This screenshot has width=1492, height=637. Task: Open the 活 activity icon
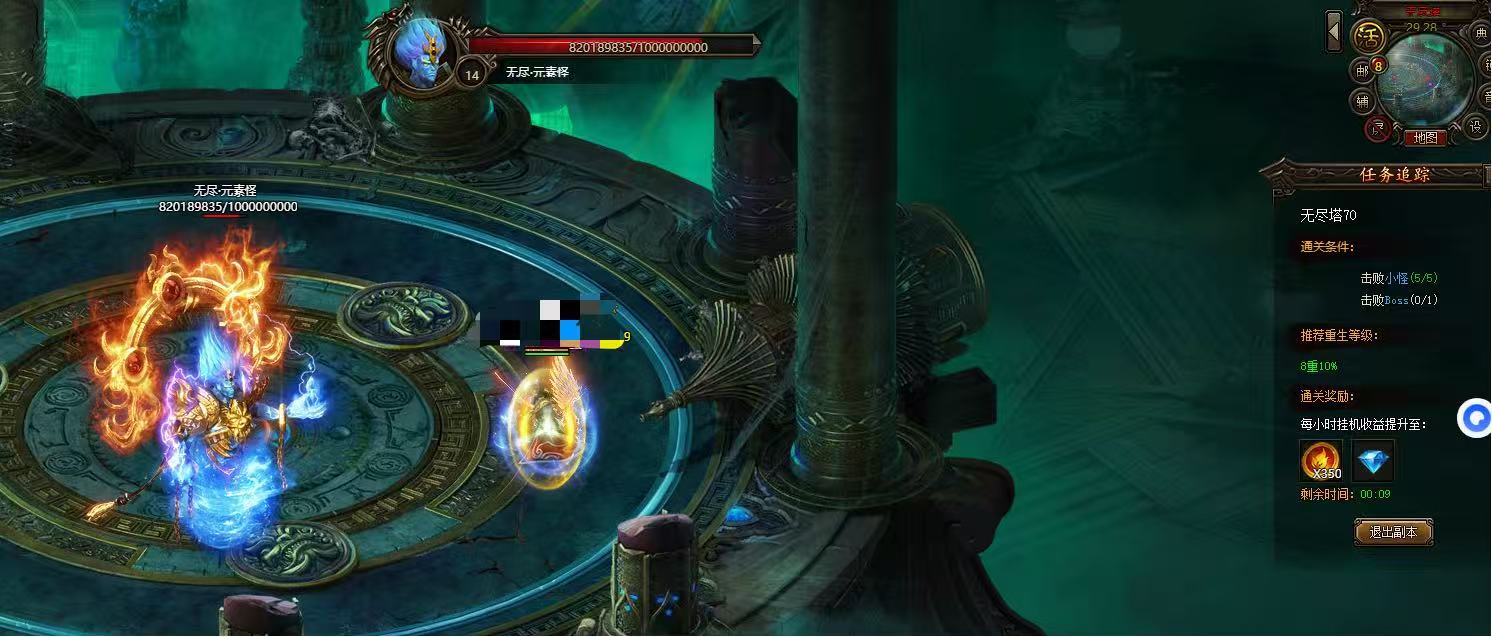click(x=1367, y=38)
